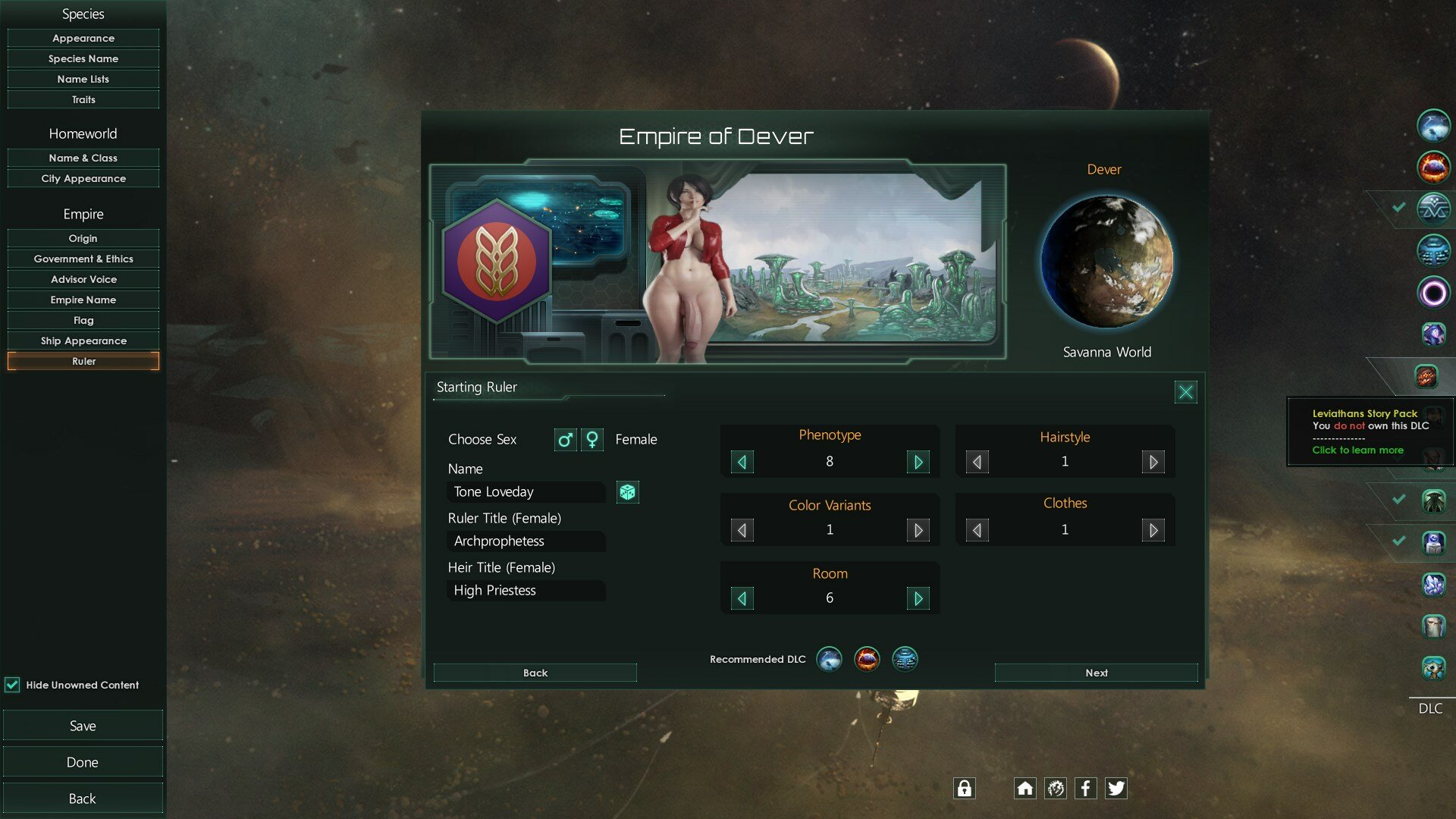This screenshot has width=1456, height=819.
Task: Switch to the Ship Appearance section
Action: tap(83, 340)
